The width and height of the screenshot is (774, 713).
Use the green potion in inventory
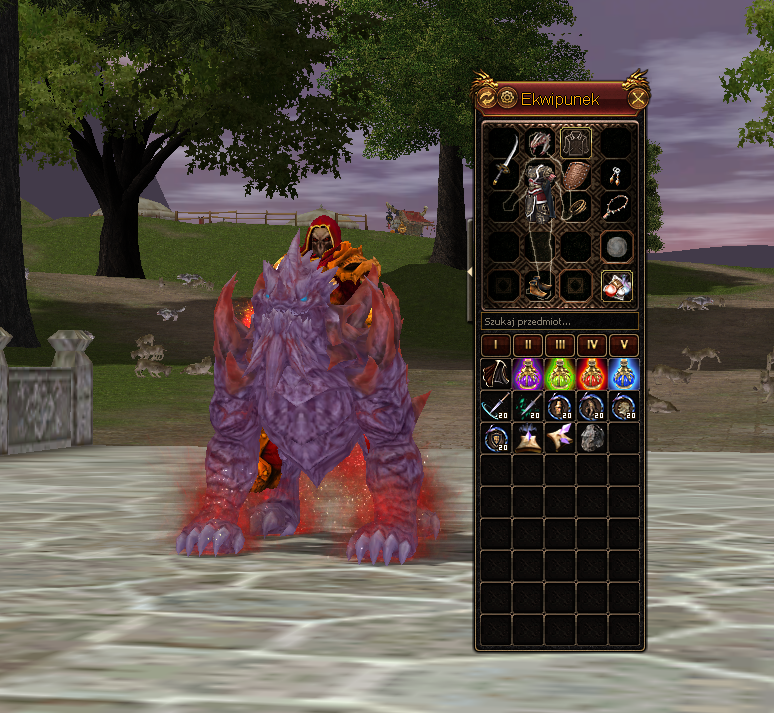coord(560,374)
